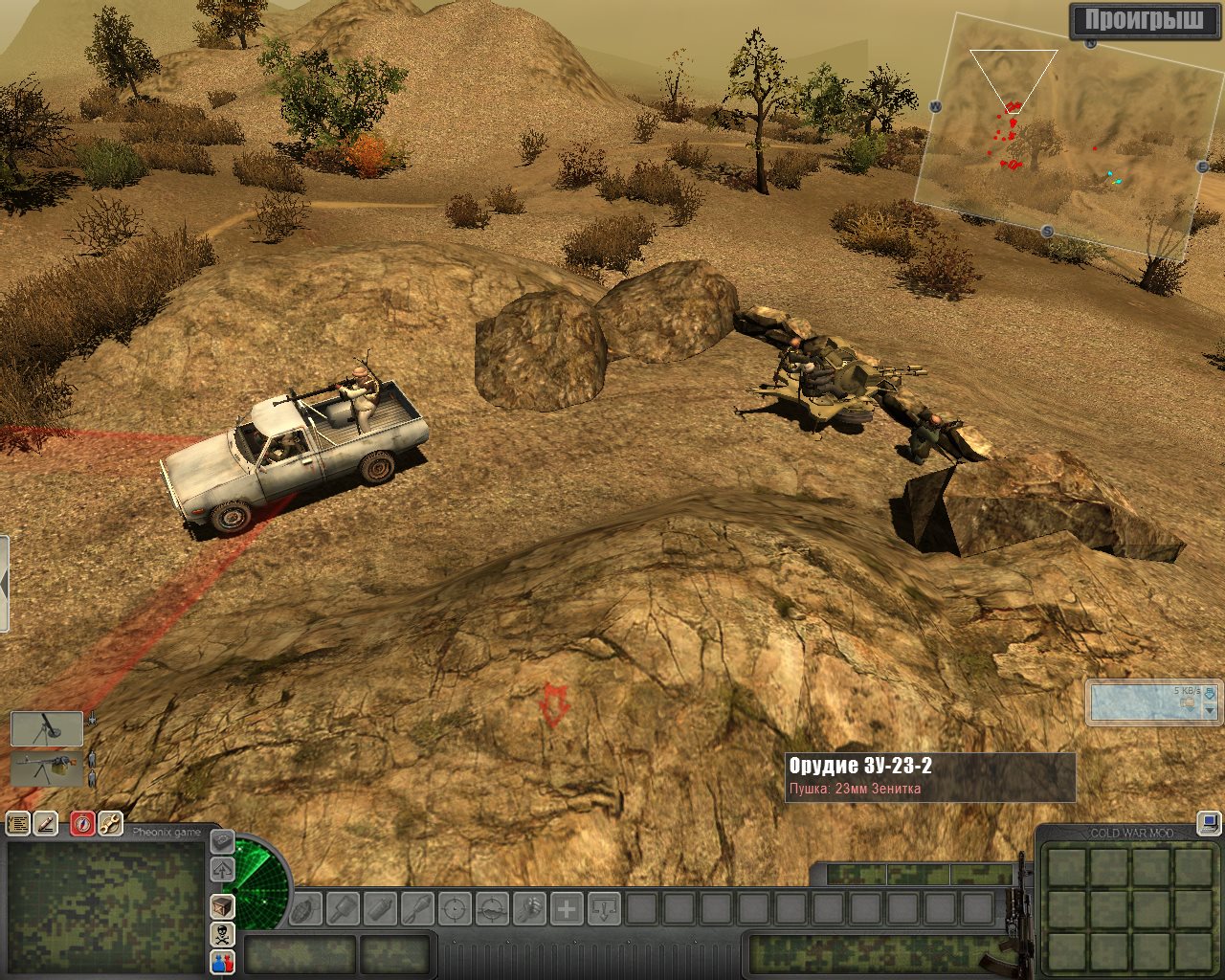Screen dimensions: 1225x980
Task: Activate the fist melee command
Action: pyautogui.click(x=529, y=907)
